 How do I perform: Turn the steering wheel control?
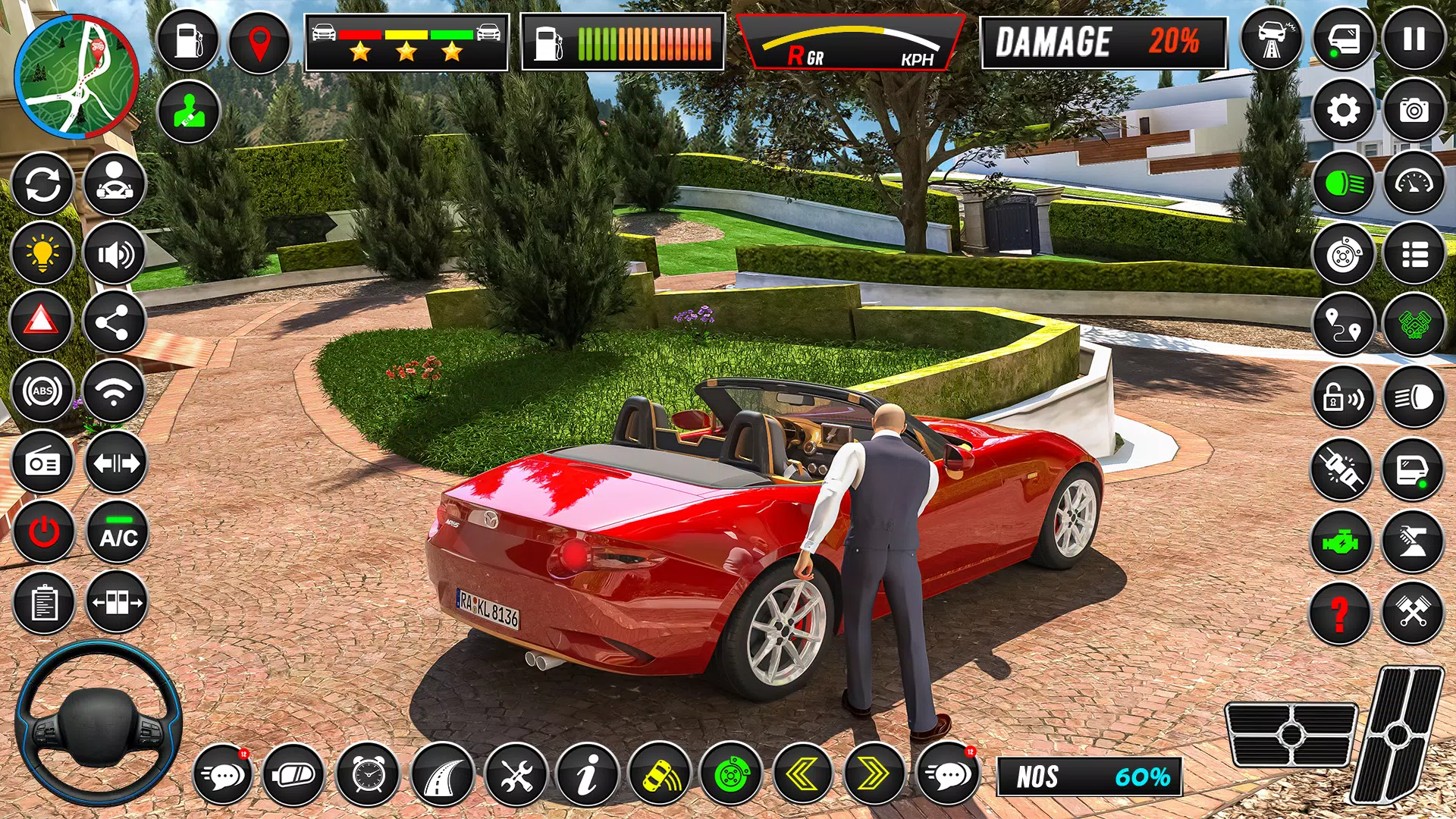[x=99, y=722]
